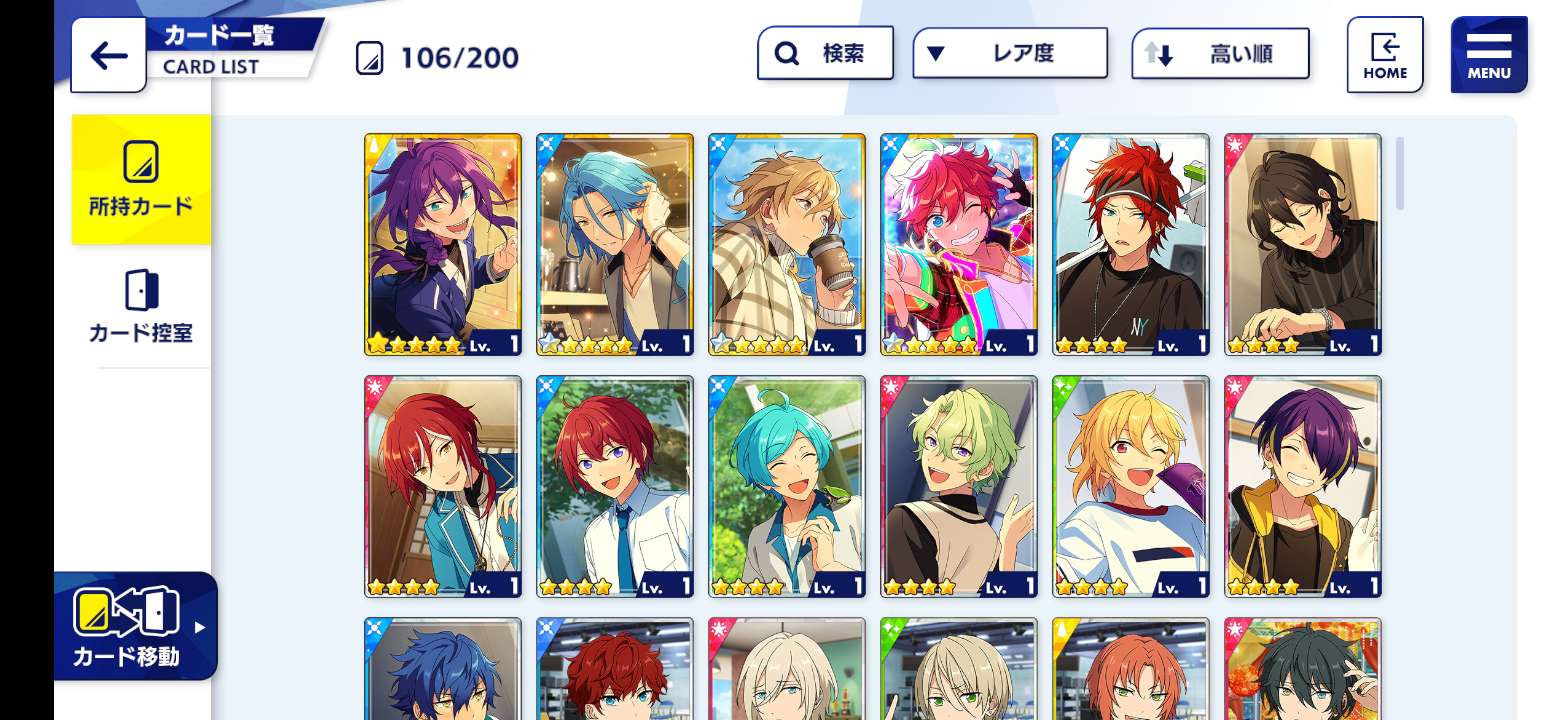The image size is (1544, 720).
Task: Tap the magnifier icon inside the search button
Action: (786, 52)
